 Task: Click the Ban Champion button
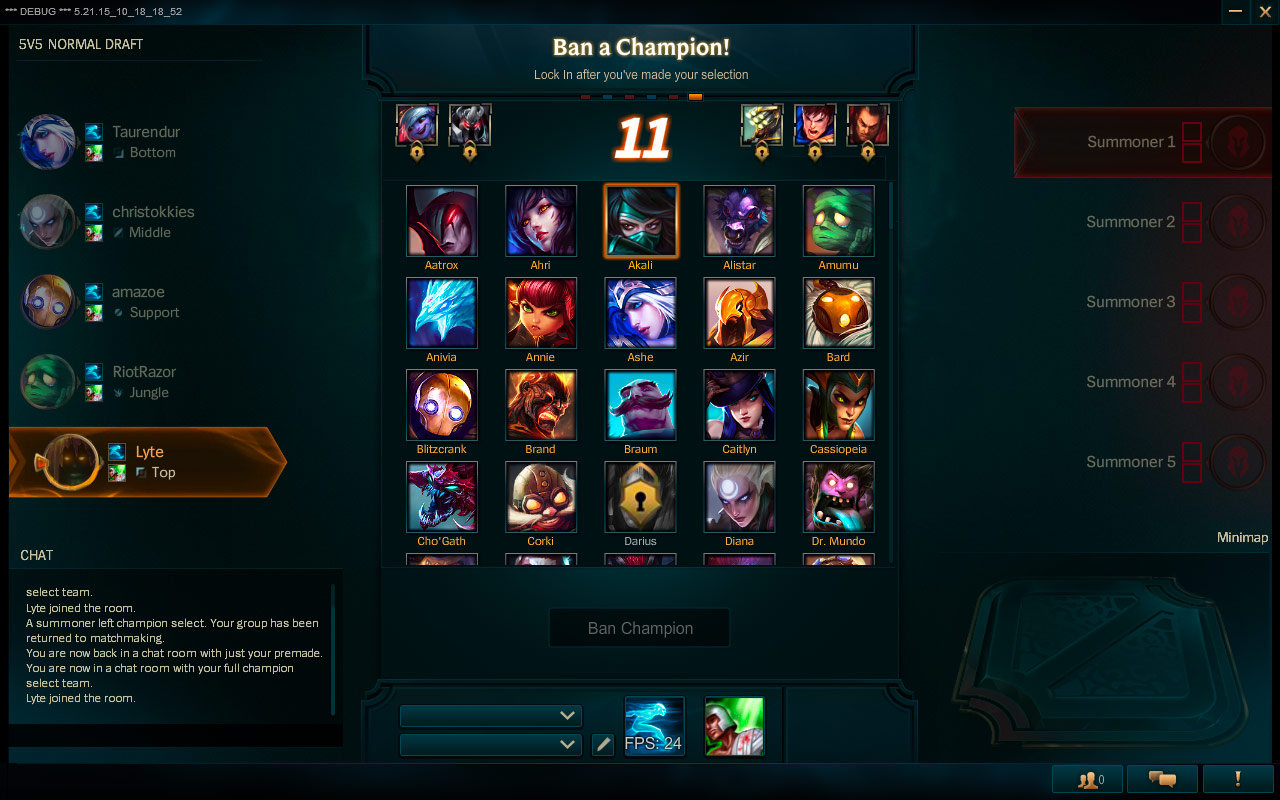[x=639, y=627]
